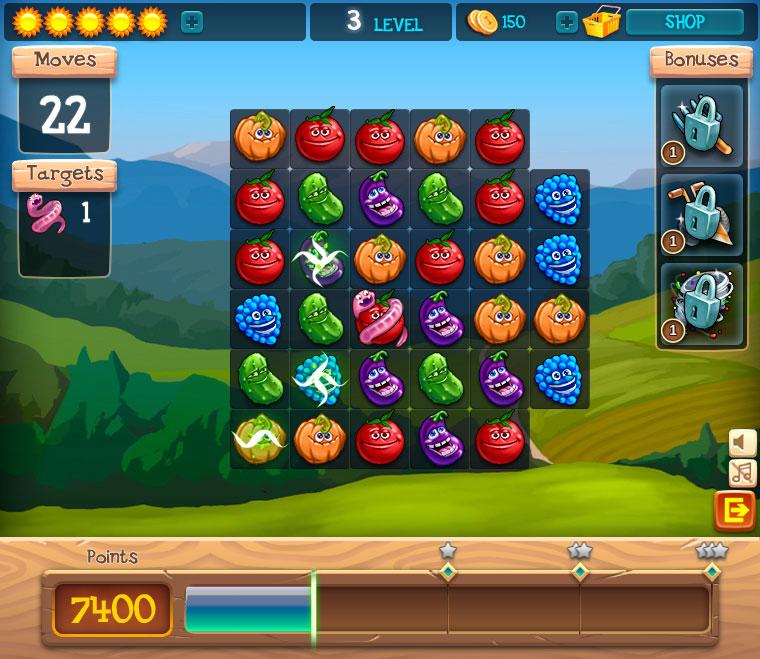Exit the level with the orange arrow button
Image resolution: width=760 pixels, height=659 pixels.
point(735,511)
